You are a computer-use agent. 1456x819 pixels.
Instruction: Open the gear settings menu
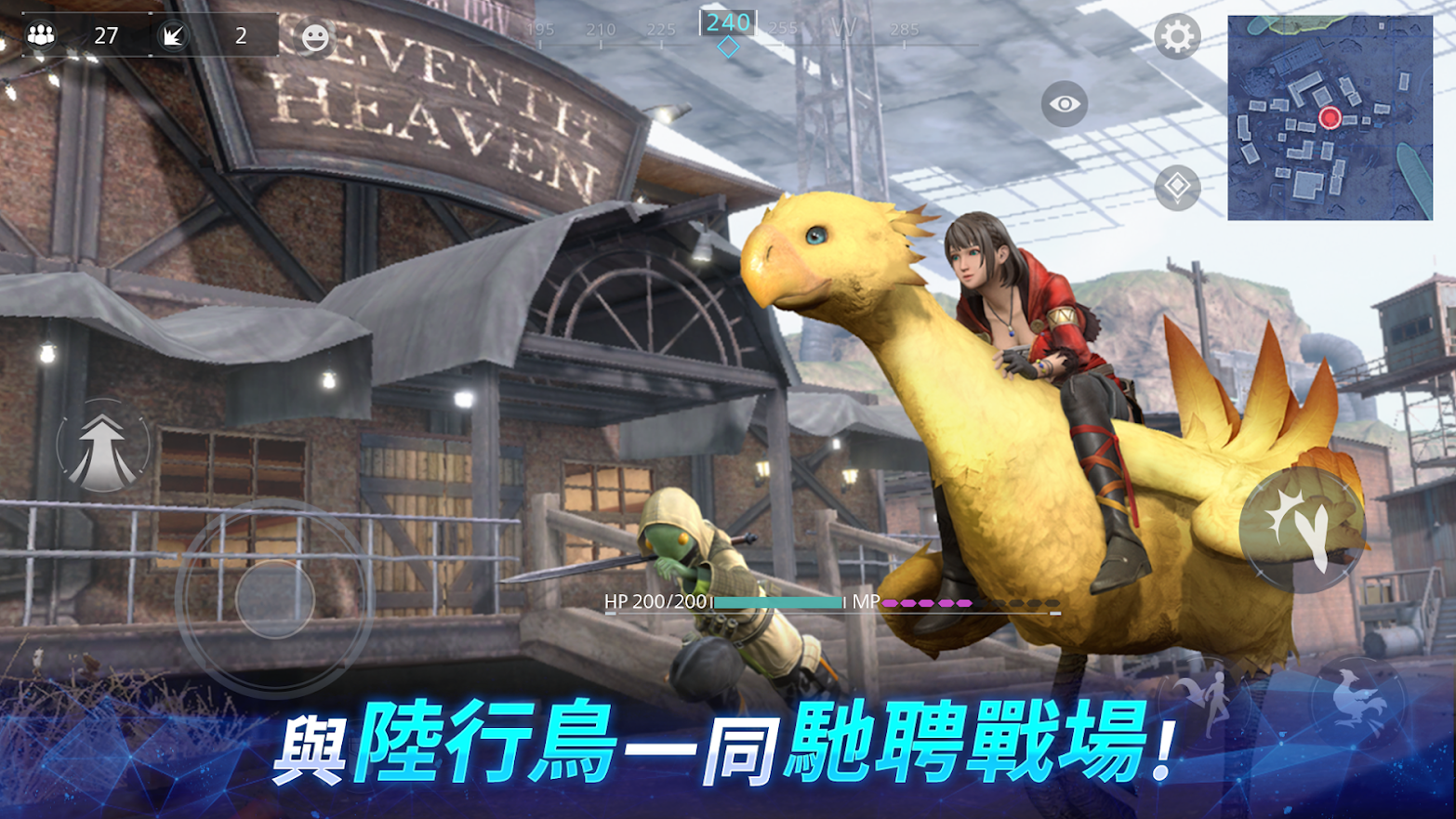[x=1177, y=37]
